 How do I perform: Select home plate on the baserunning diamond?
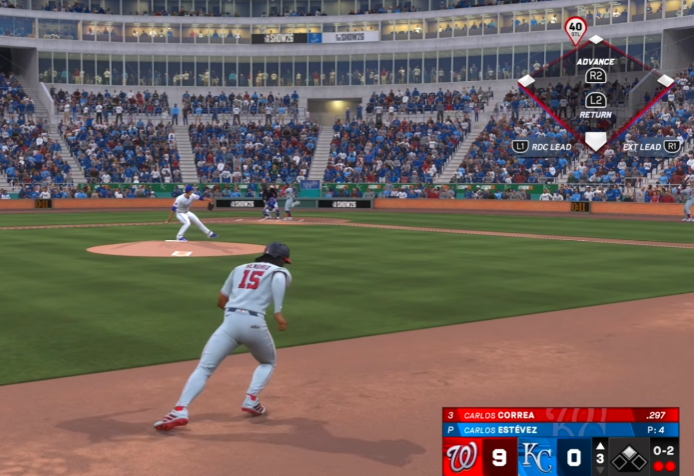click(596, 141)
